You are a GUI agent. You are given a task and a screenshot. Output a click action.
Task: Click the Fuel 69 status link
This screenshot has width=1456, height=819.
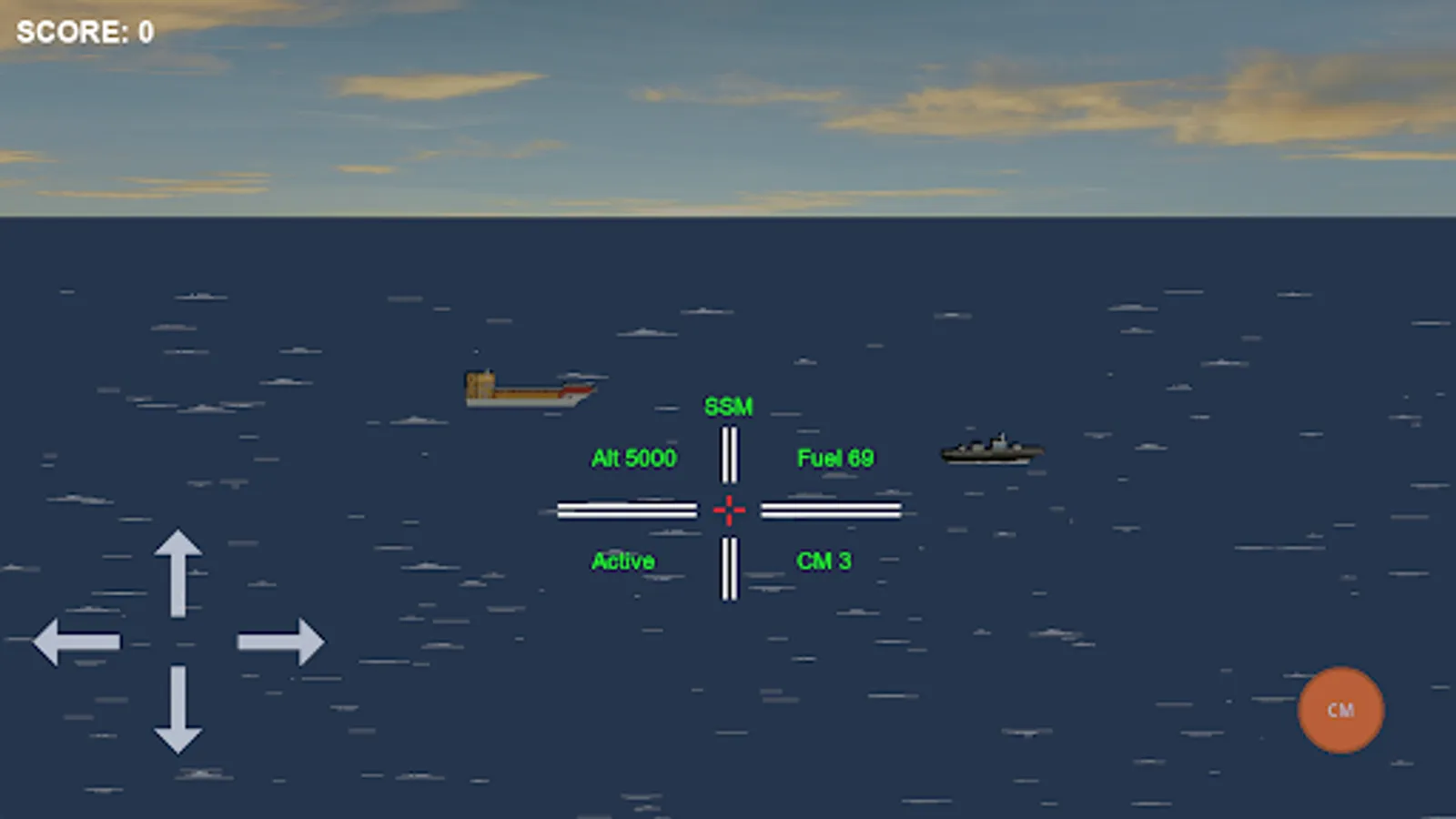pyautogui.click(x=834, y=458)
